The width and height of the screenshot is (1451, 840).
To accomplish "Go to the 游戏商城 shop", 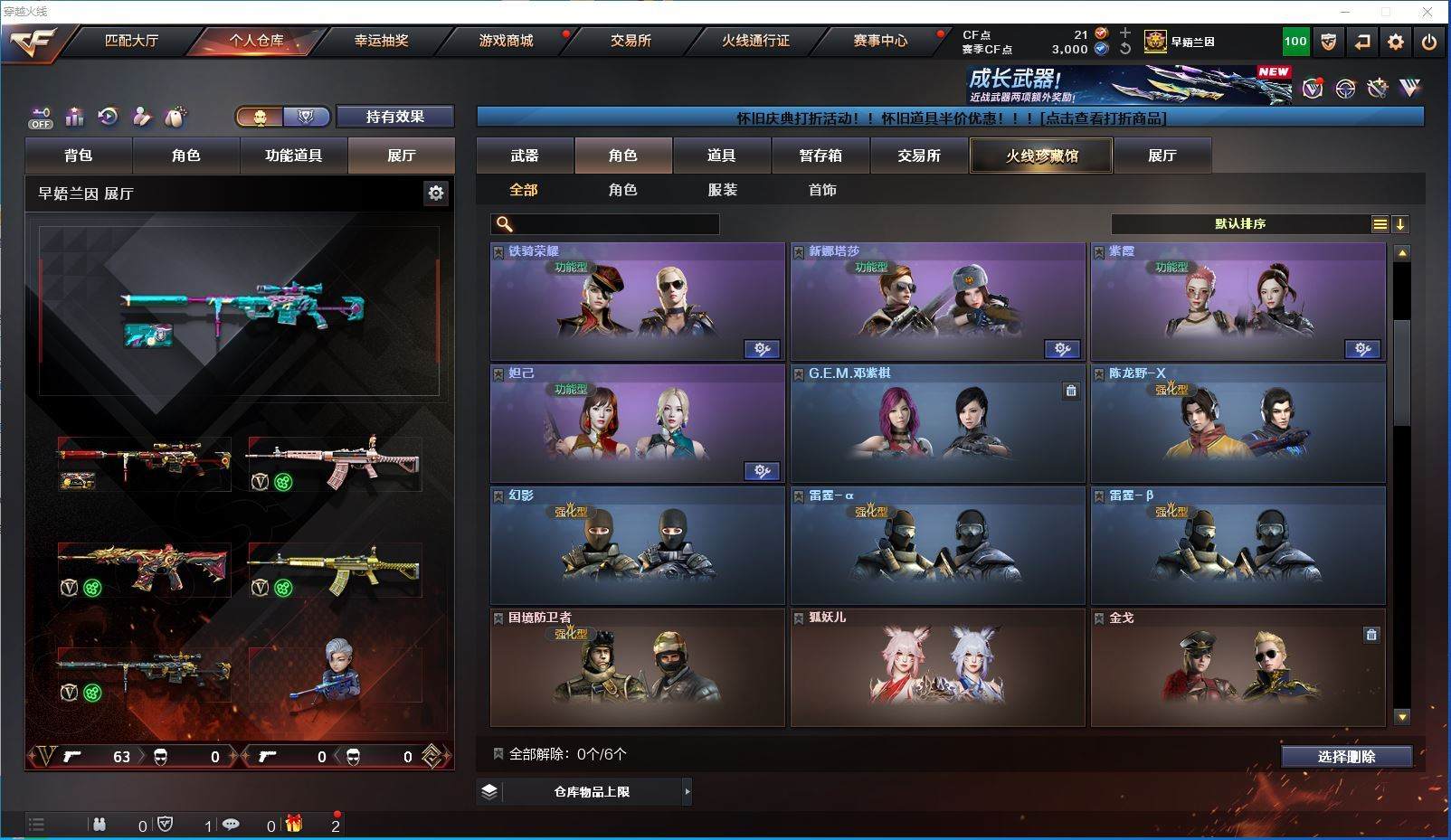I will (506, 41).
